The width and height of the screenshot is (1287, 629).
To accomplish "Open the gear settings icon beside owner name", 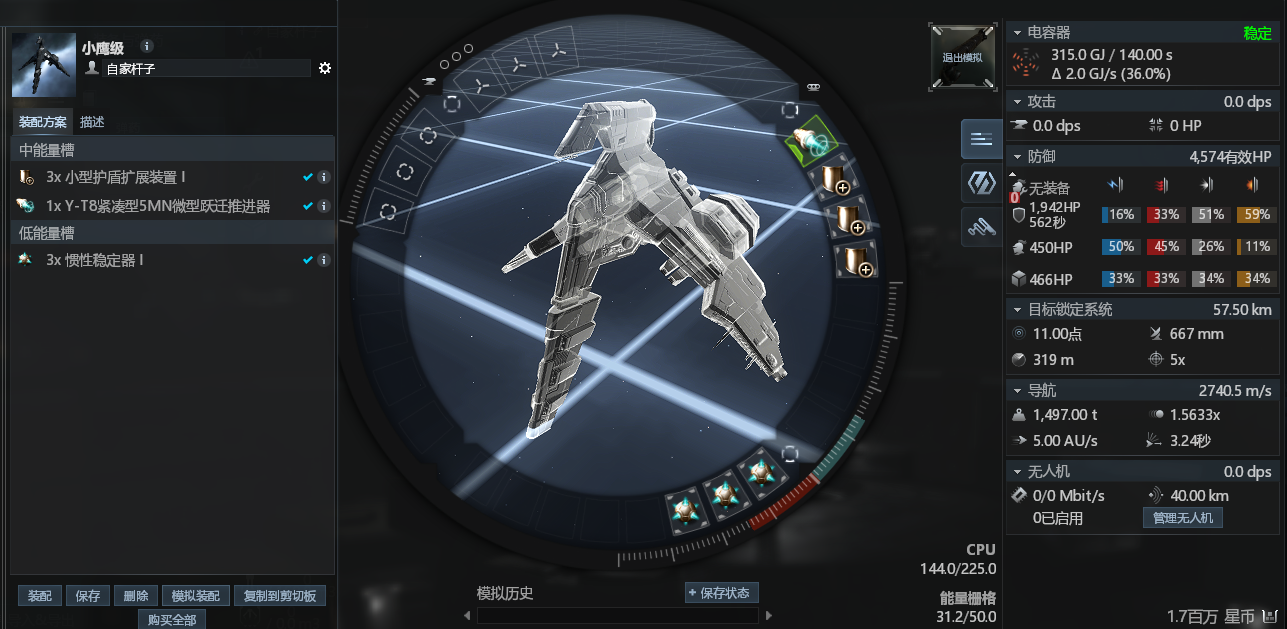I will tap(325, 68).
